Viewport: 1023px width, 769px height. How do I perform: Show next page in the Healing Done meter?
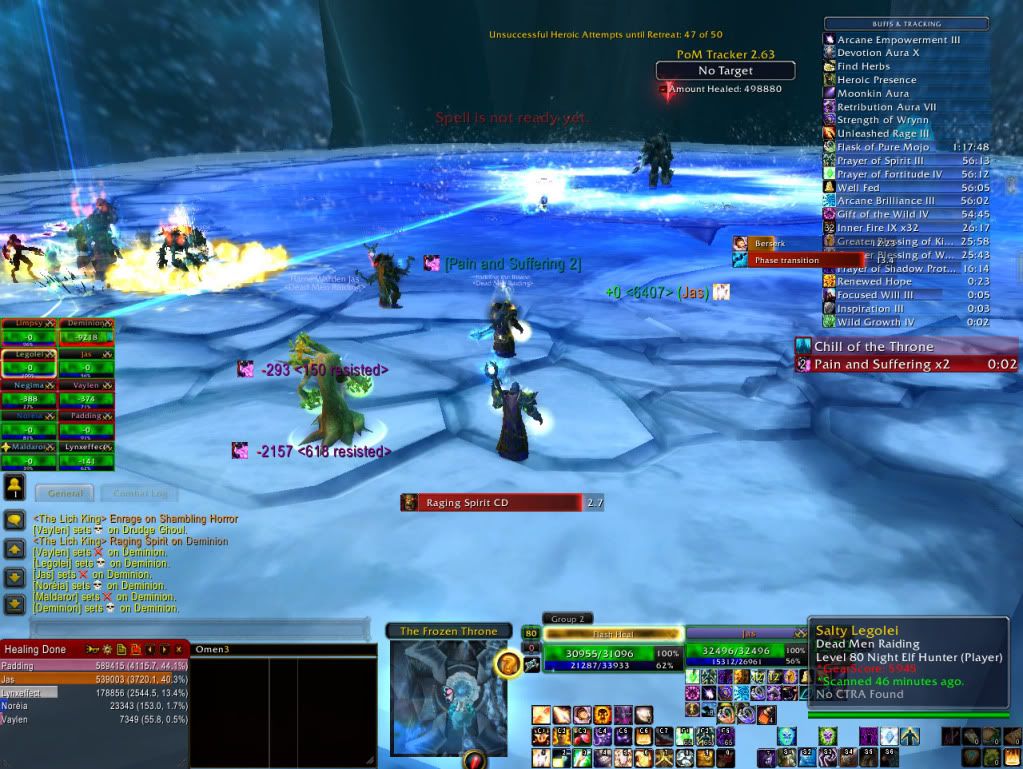coord(164,649)
